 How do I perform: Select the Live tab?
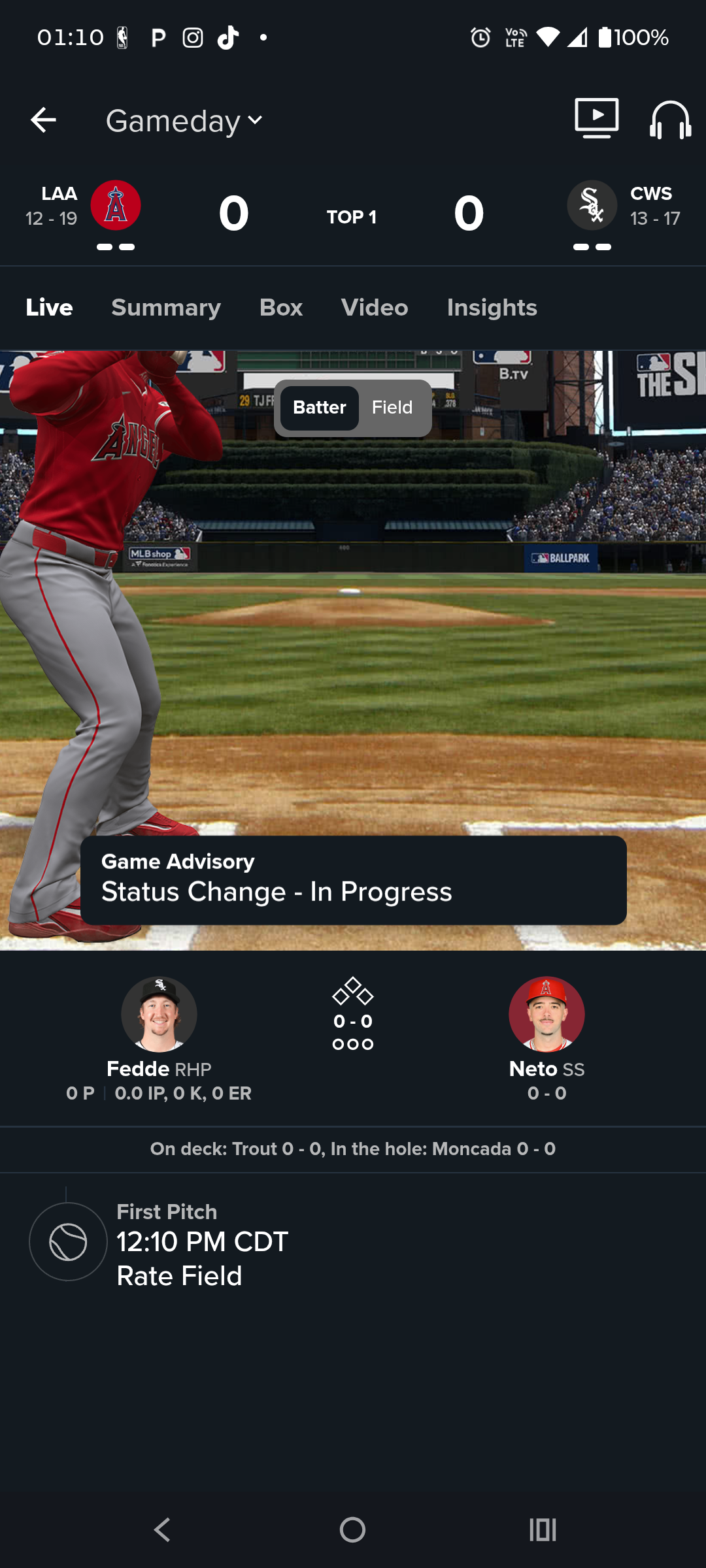50,308
